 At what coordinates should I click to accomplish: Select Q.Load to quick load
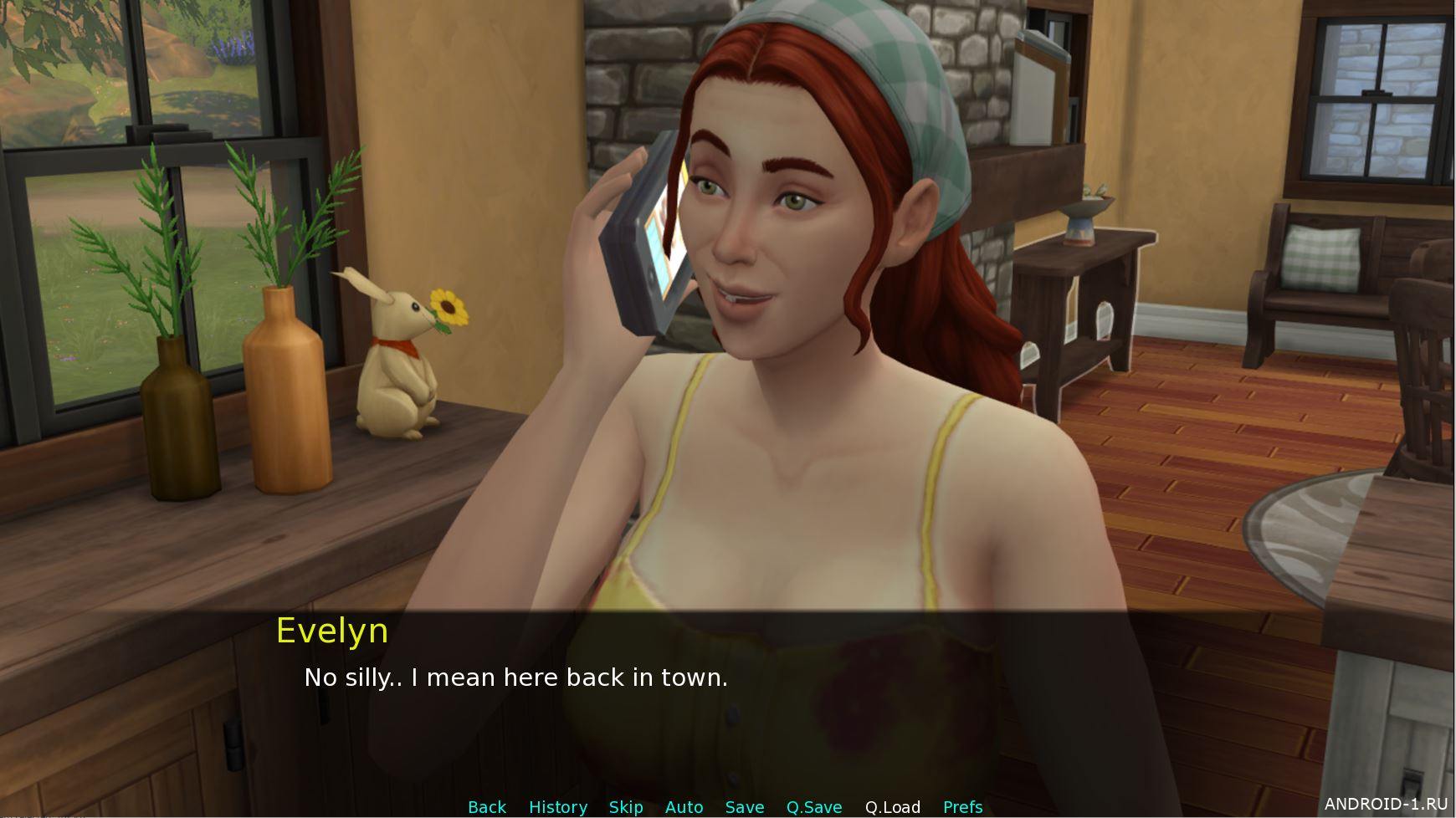click(x=892, y=807)
